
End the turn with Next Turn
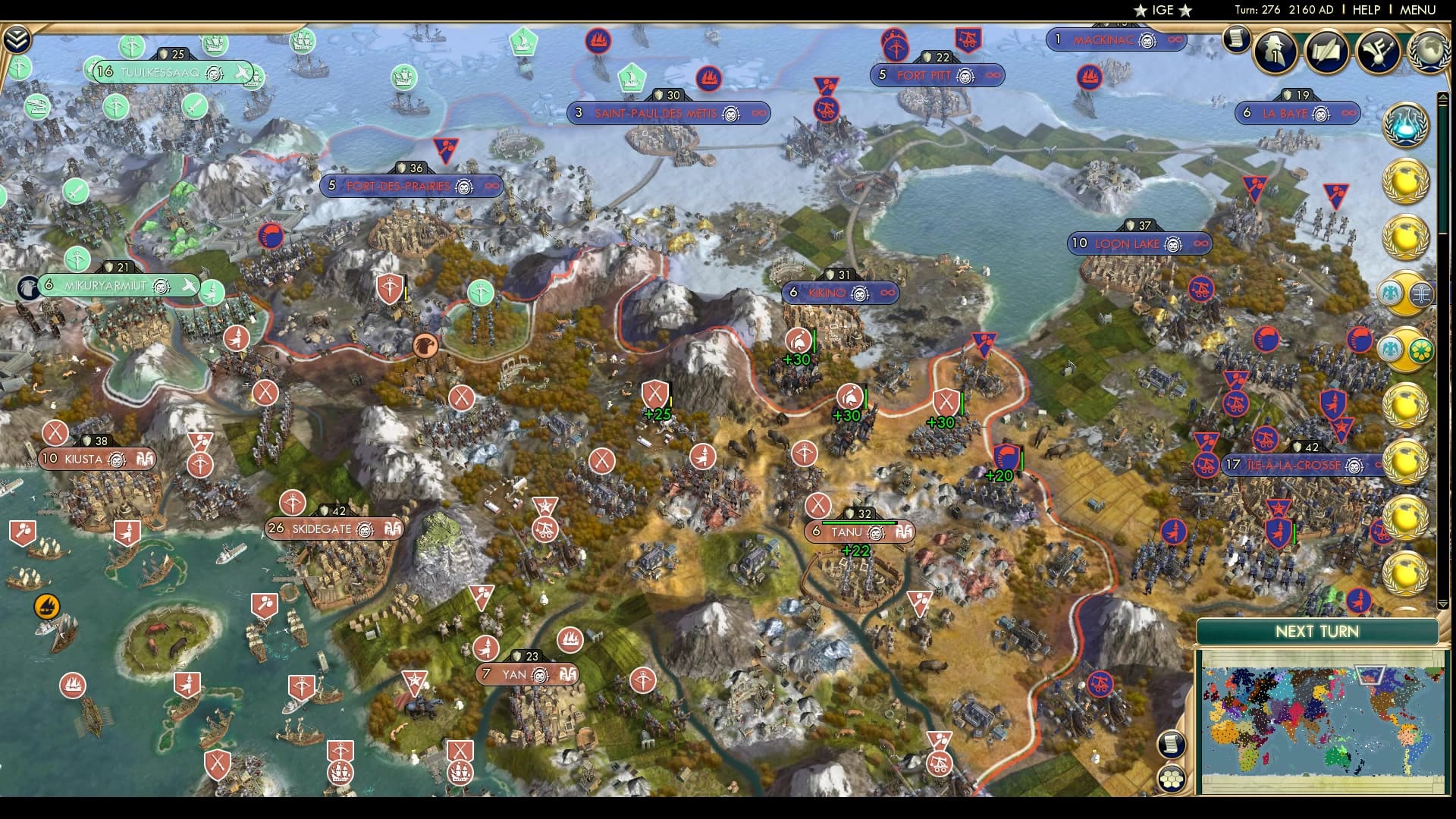click(1316, 632)
